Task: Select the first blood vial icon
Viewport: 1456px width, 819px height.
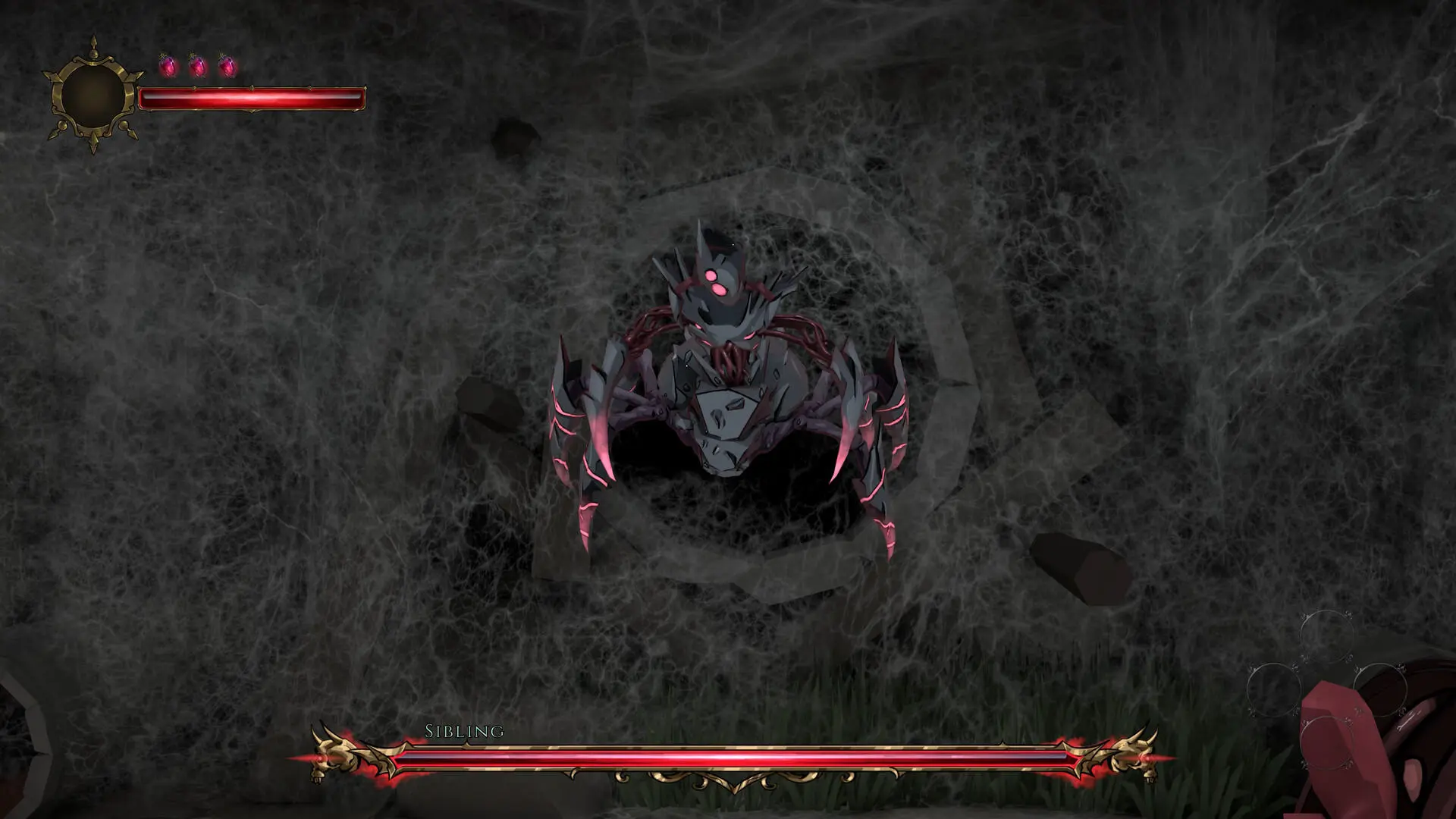Action: point(169,65)
